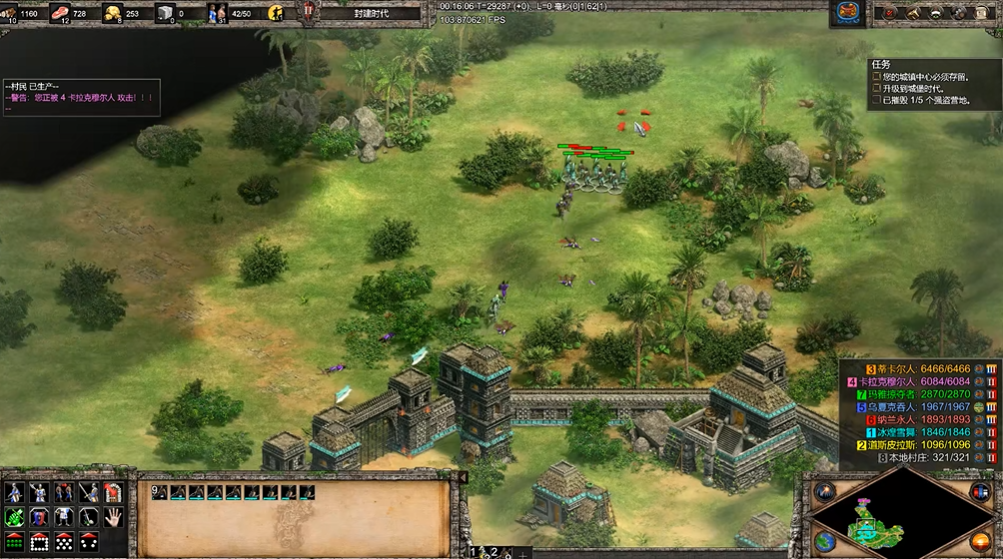Screen dimensions: 1003x559
Task: Choose the green fist attack-move command
Action: [x=16, y=518]
